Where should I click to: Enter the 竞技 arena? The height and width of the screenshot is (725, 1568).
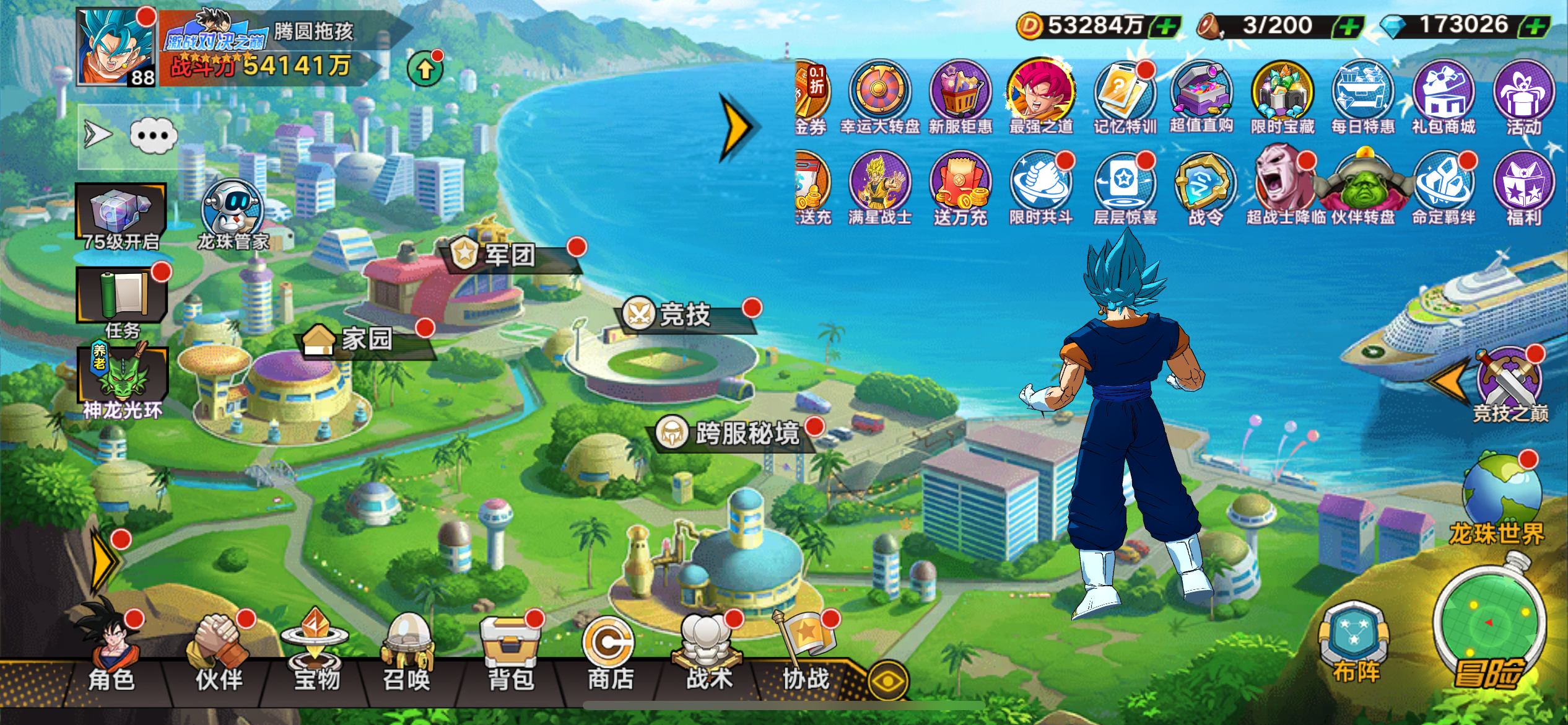tap(684, 315)
